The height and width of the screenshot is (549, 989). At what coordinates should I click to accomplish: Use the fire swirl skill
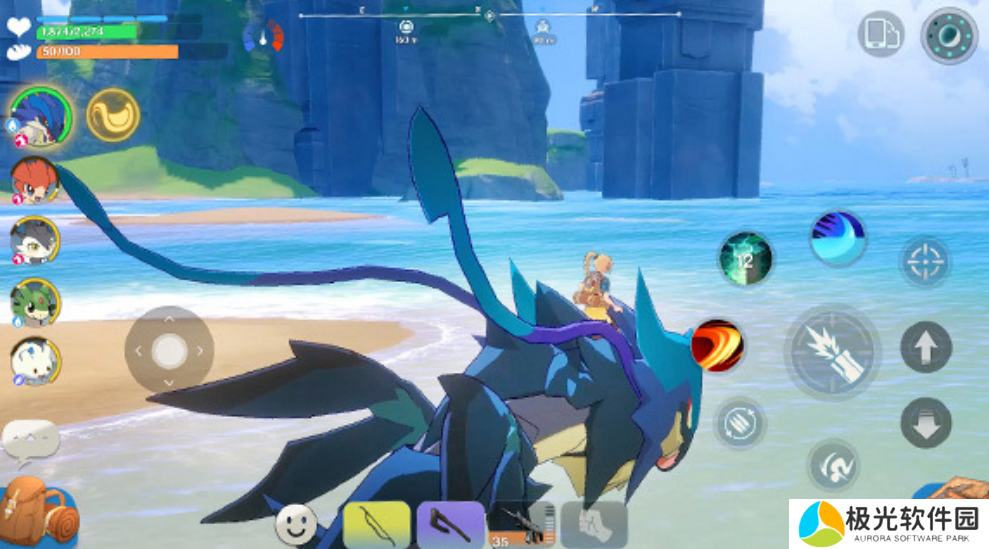pyautogui.click(x=717, y=346)
